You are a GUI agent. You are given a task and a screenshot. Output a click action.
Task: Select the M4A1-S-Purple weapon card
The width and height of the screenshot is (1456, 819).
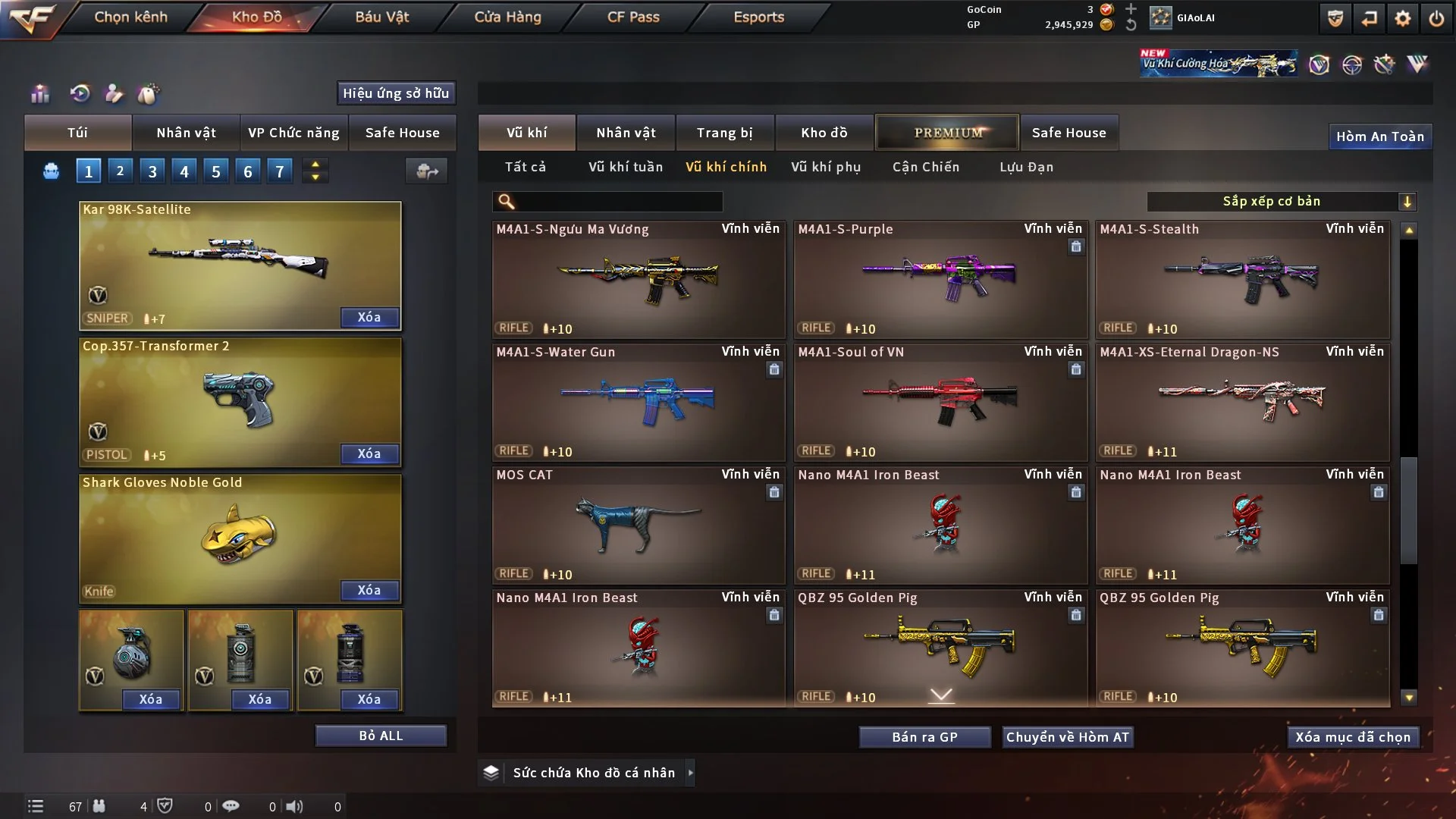[x=940, y=279]
